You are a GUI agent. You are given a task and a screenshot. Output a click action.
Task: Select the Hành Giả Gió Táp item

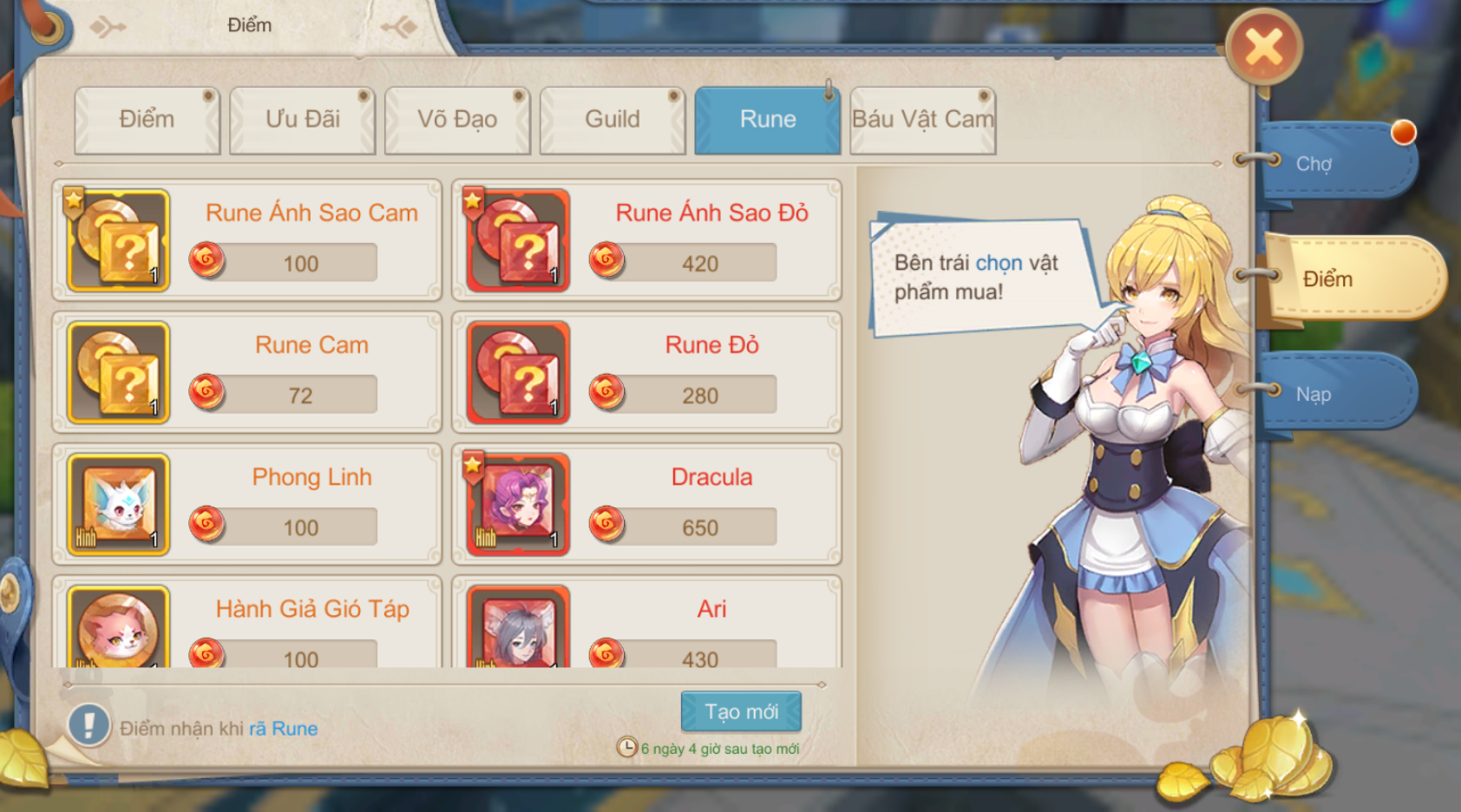(247, 626)
